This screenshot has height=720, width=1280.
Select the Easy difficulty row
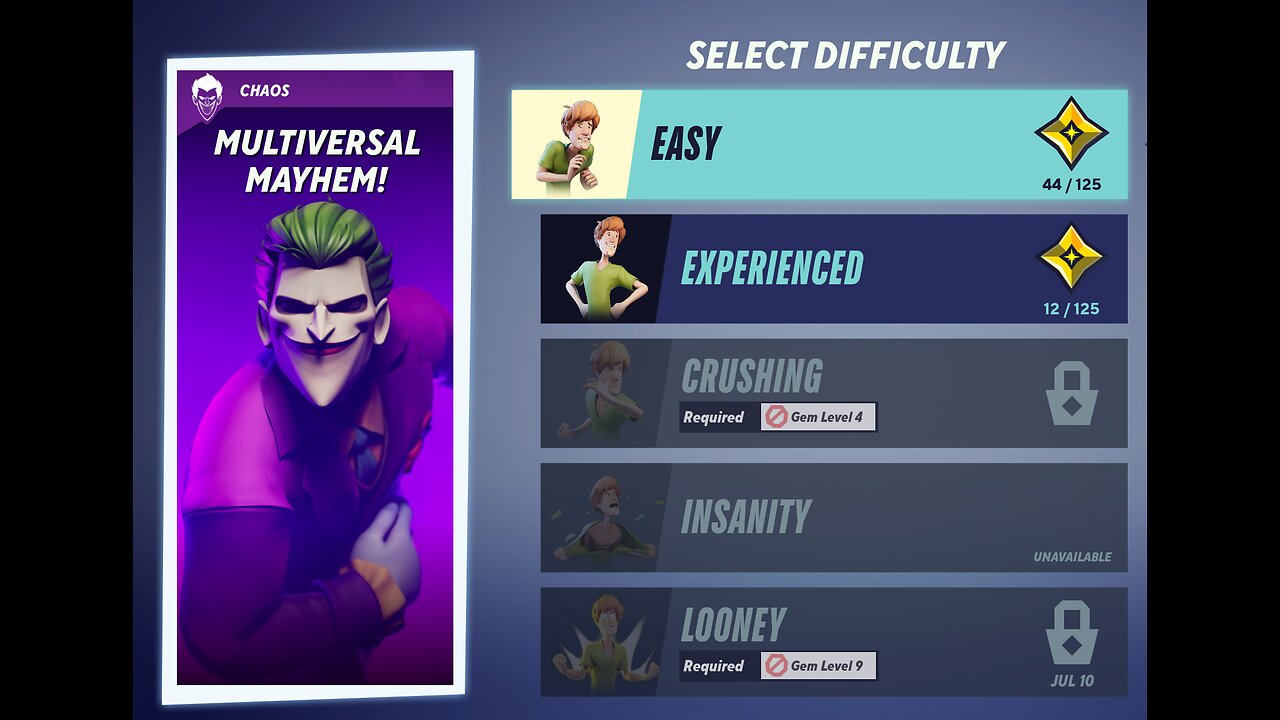coord(820,143)
